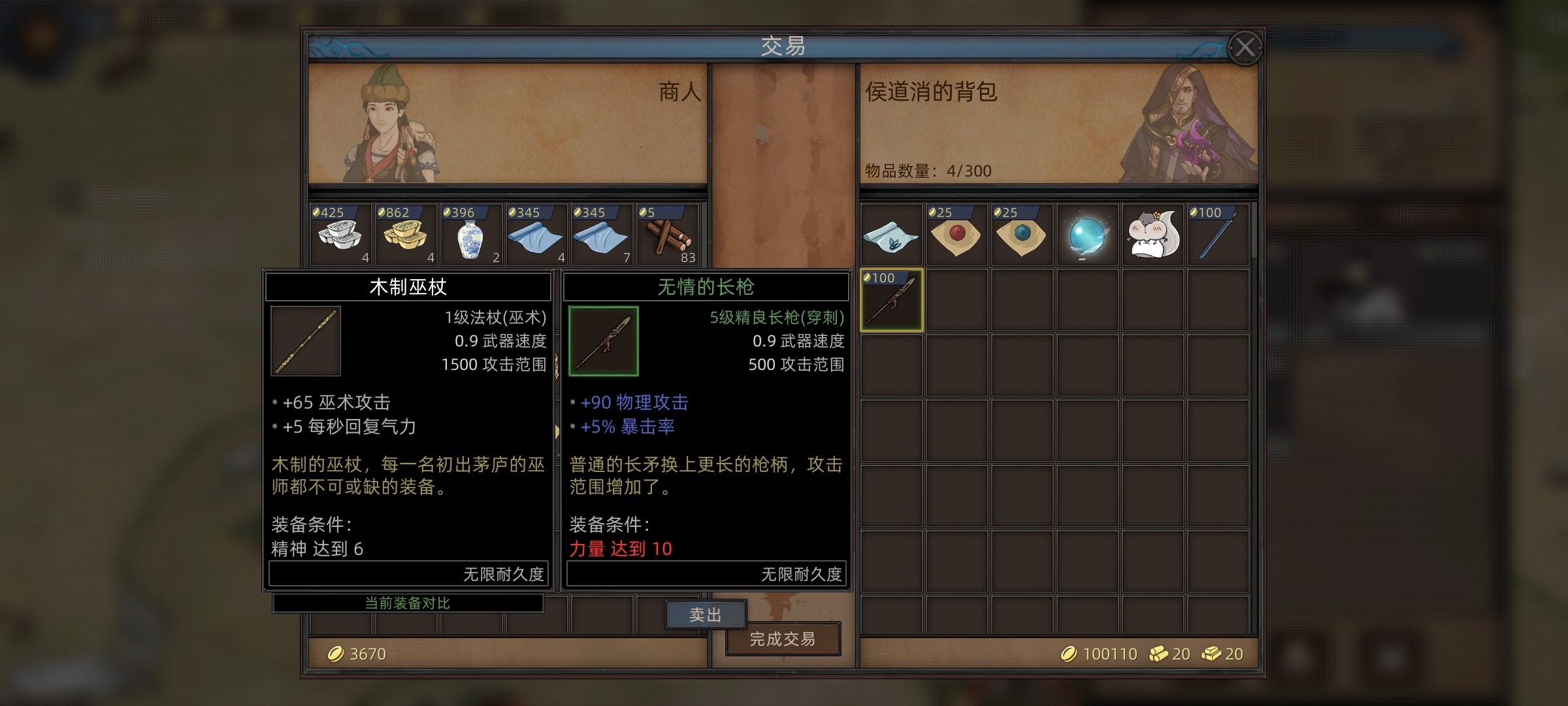
Task: Confirm with 完成交易 button
Action: (x=783, y=639)
